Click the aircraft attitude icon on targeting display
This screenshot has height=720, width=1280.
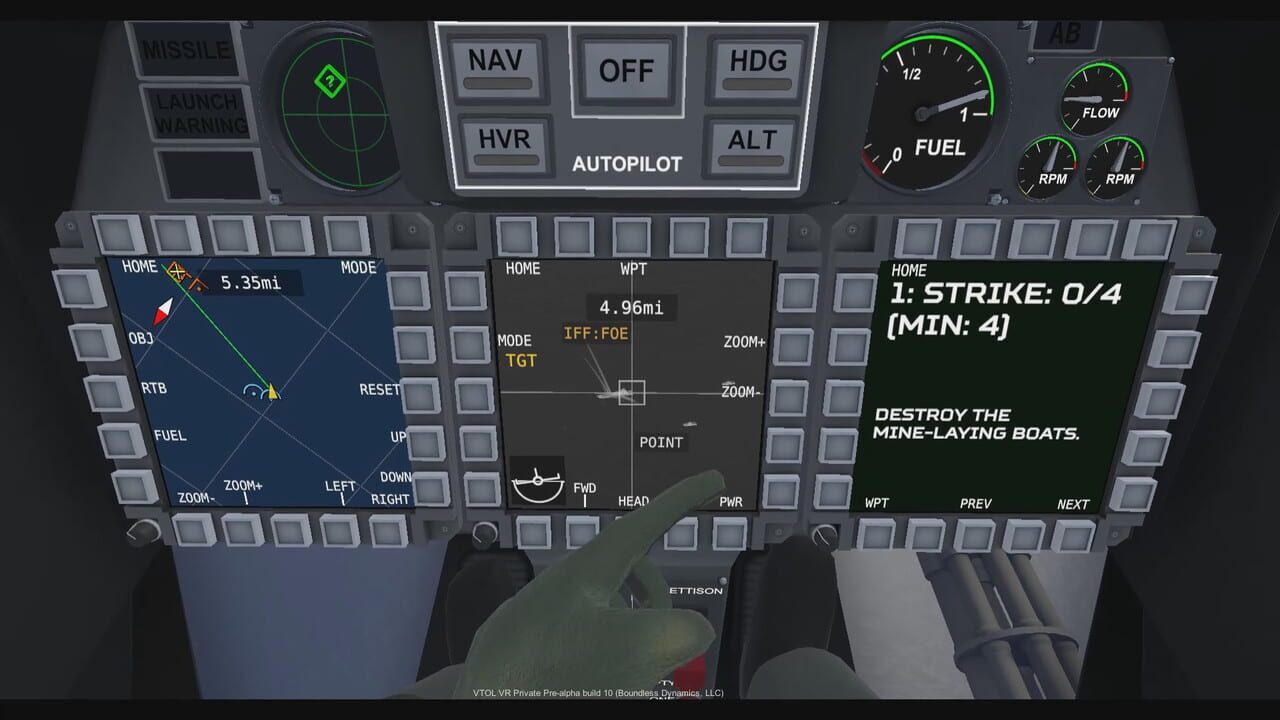[536, 482]
